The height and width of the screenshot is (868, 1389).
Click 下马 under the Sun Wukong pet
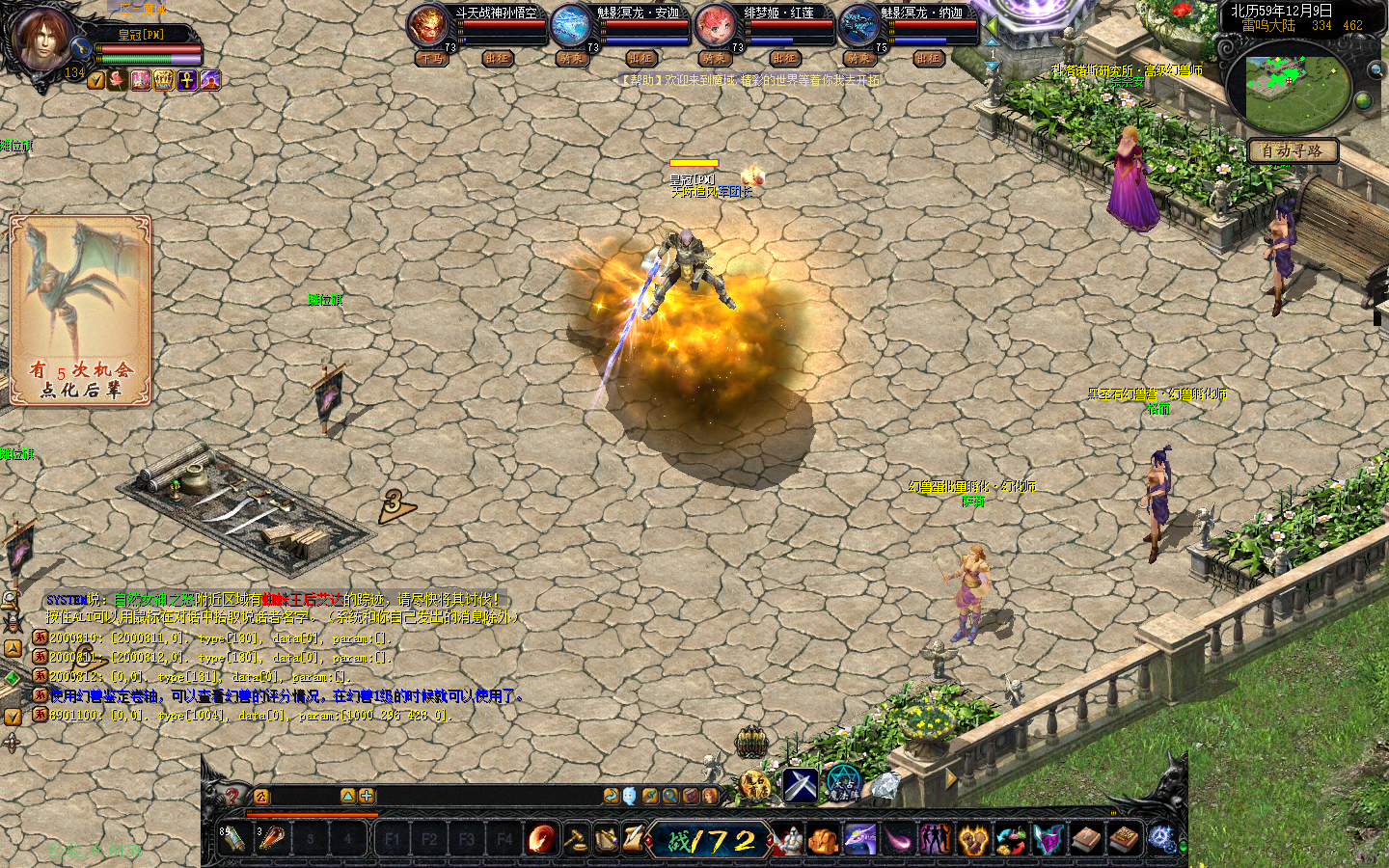pos(431,59)
